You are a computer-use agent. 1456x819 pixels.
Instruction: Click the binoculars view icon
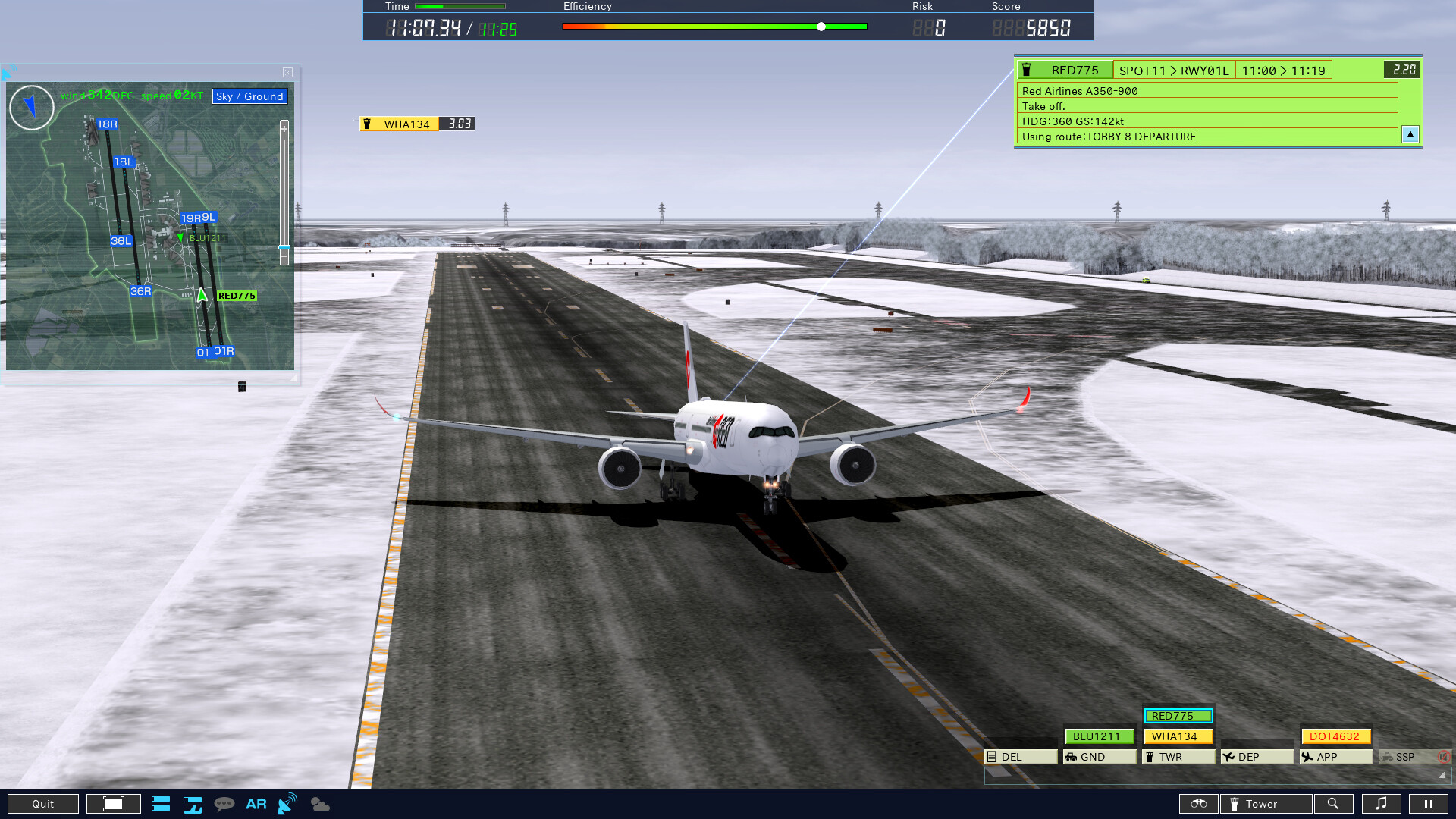pyautogui.click(x=1198, y=803)
